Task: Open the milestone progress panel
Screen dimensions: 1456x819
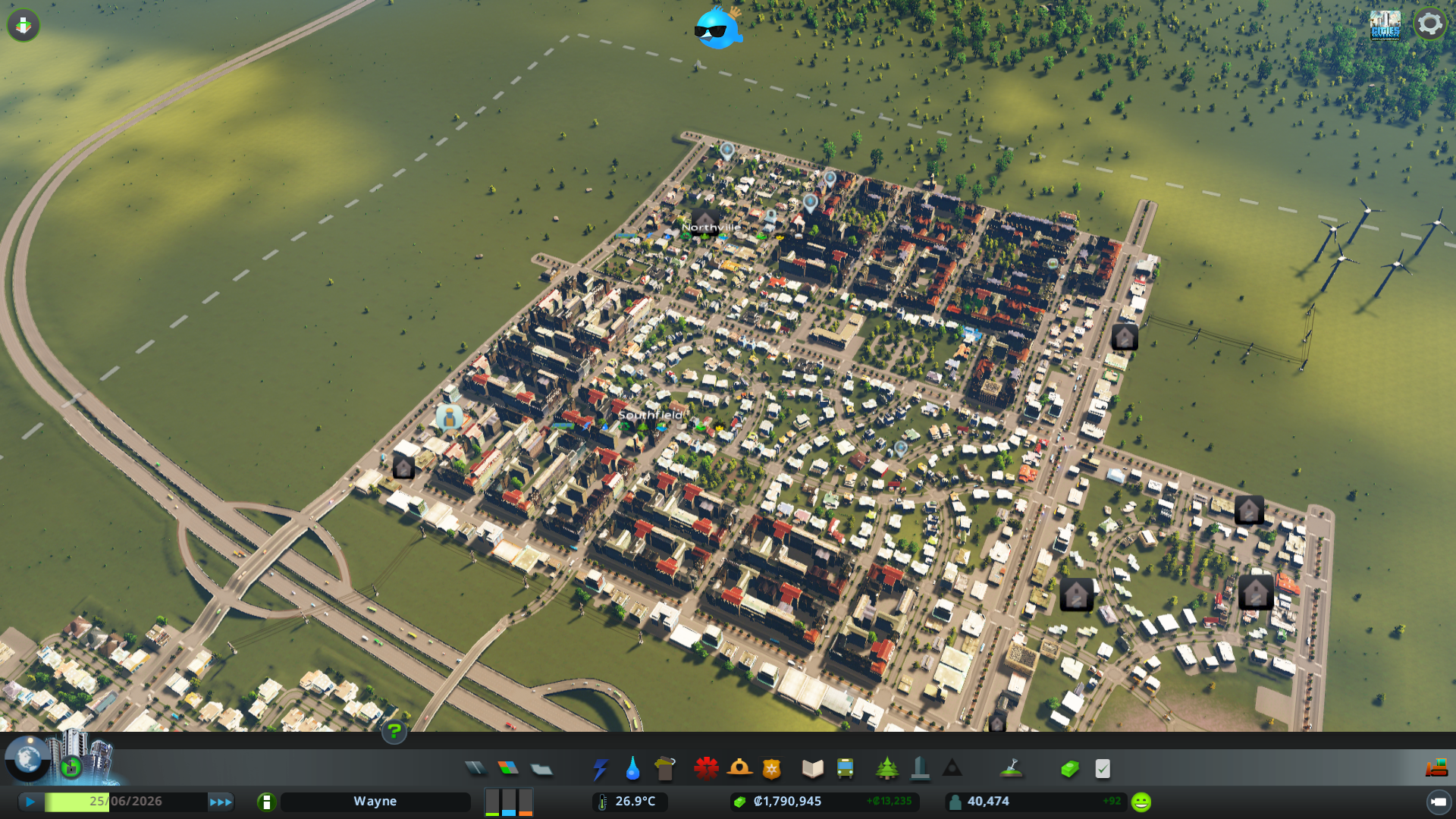Action: [x=71, y=767]
